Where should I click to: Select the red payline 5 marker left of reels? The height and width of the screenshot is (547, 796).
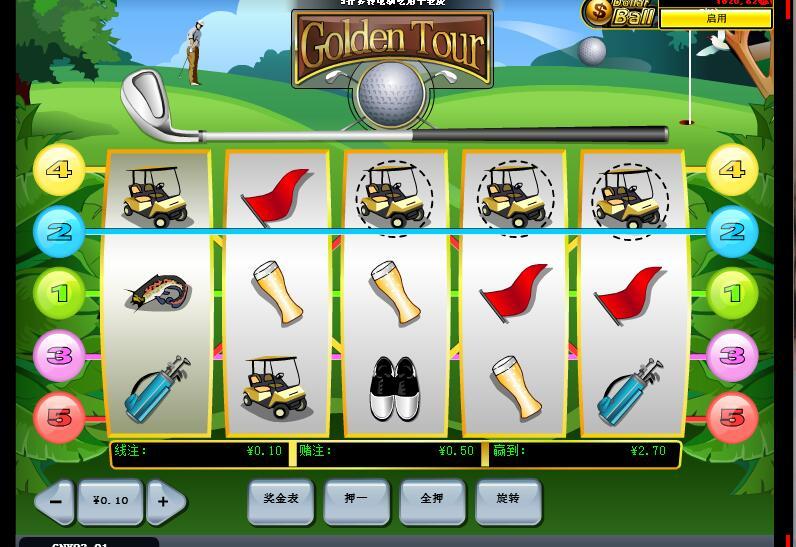pos(59,417)
